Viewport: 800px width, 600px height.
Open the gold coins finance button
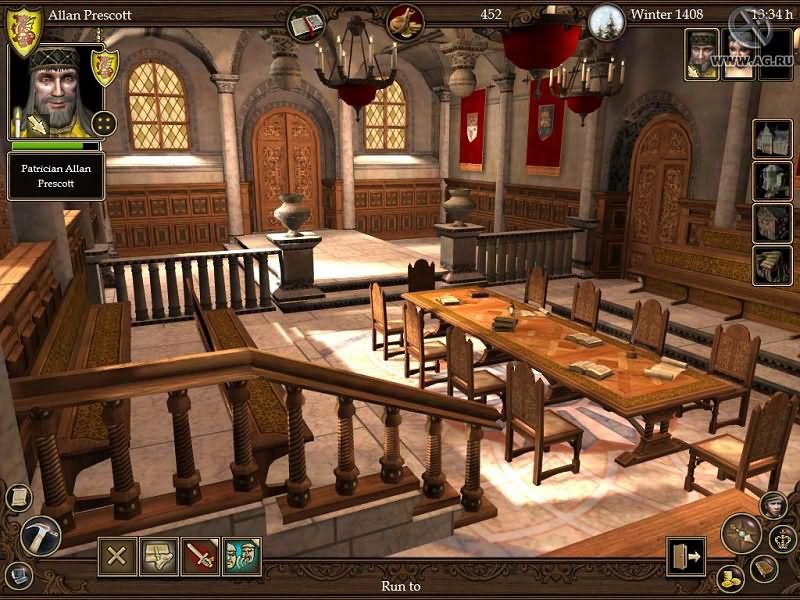pyautogui.click(x=730, y=578)
